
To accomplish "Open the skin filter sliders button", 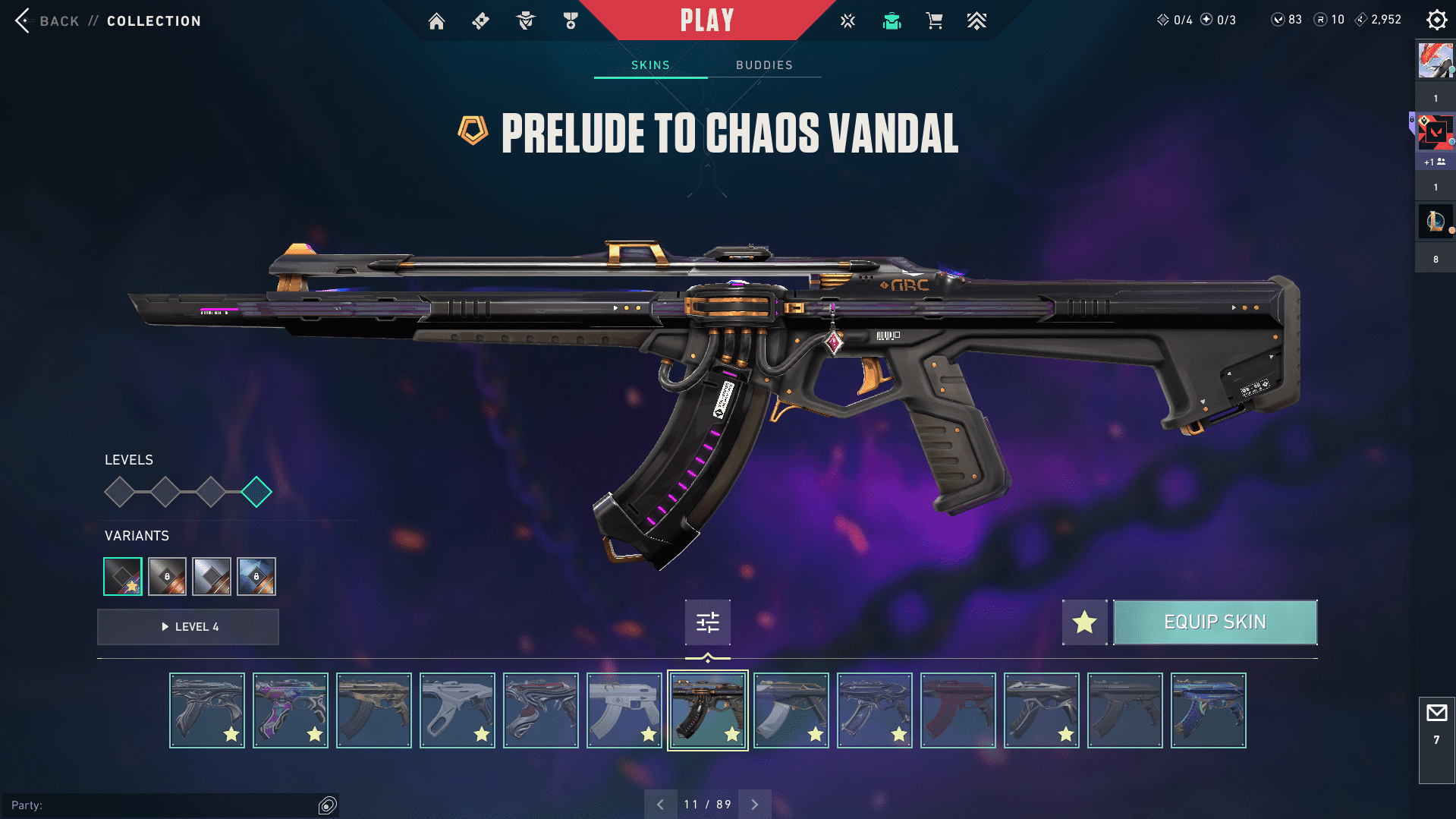I will point(707,622).
